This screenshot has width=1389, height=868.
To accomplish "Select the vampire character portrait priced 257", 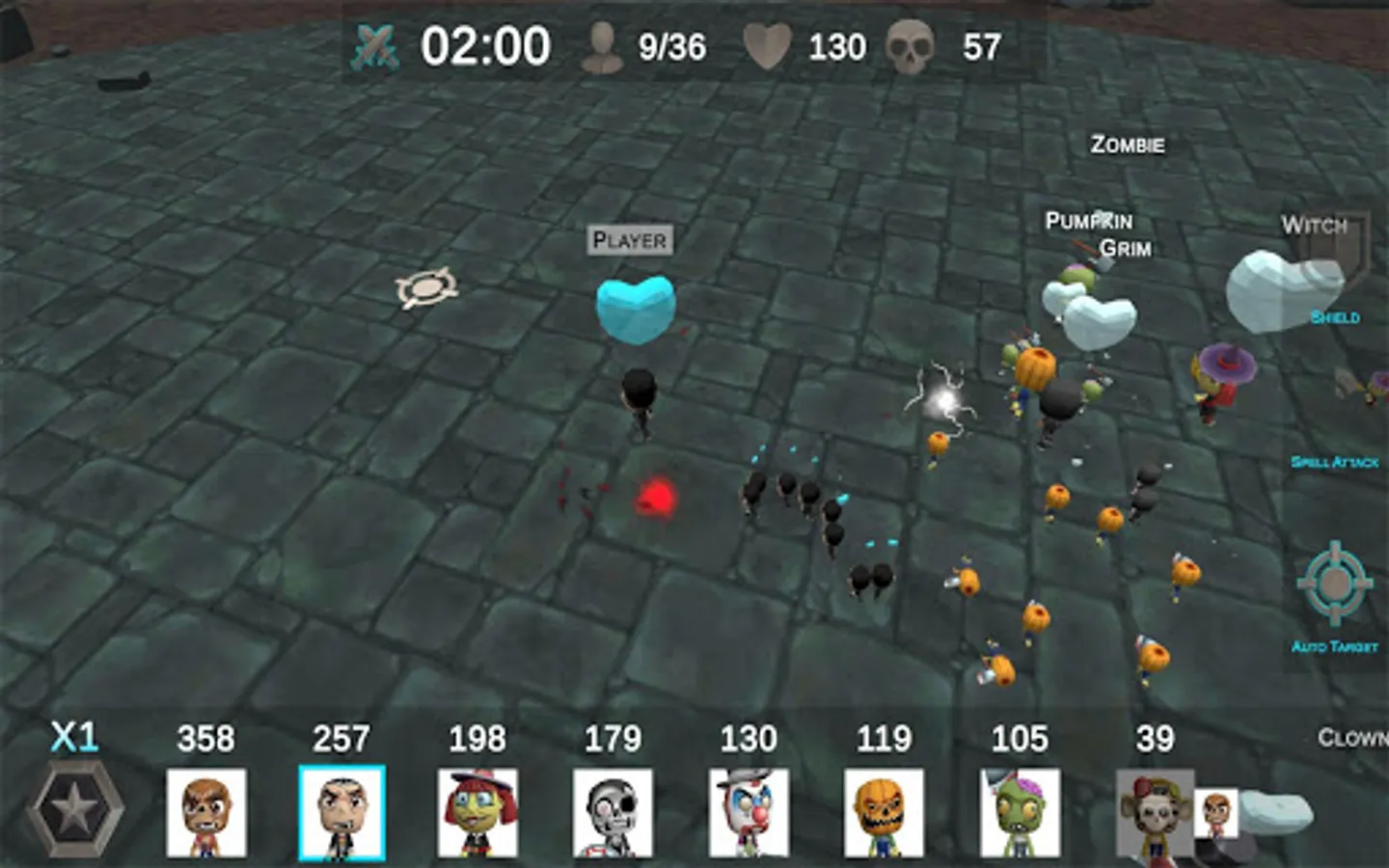I will point(341,813).
